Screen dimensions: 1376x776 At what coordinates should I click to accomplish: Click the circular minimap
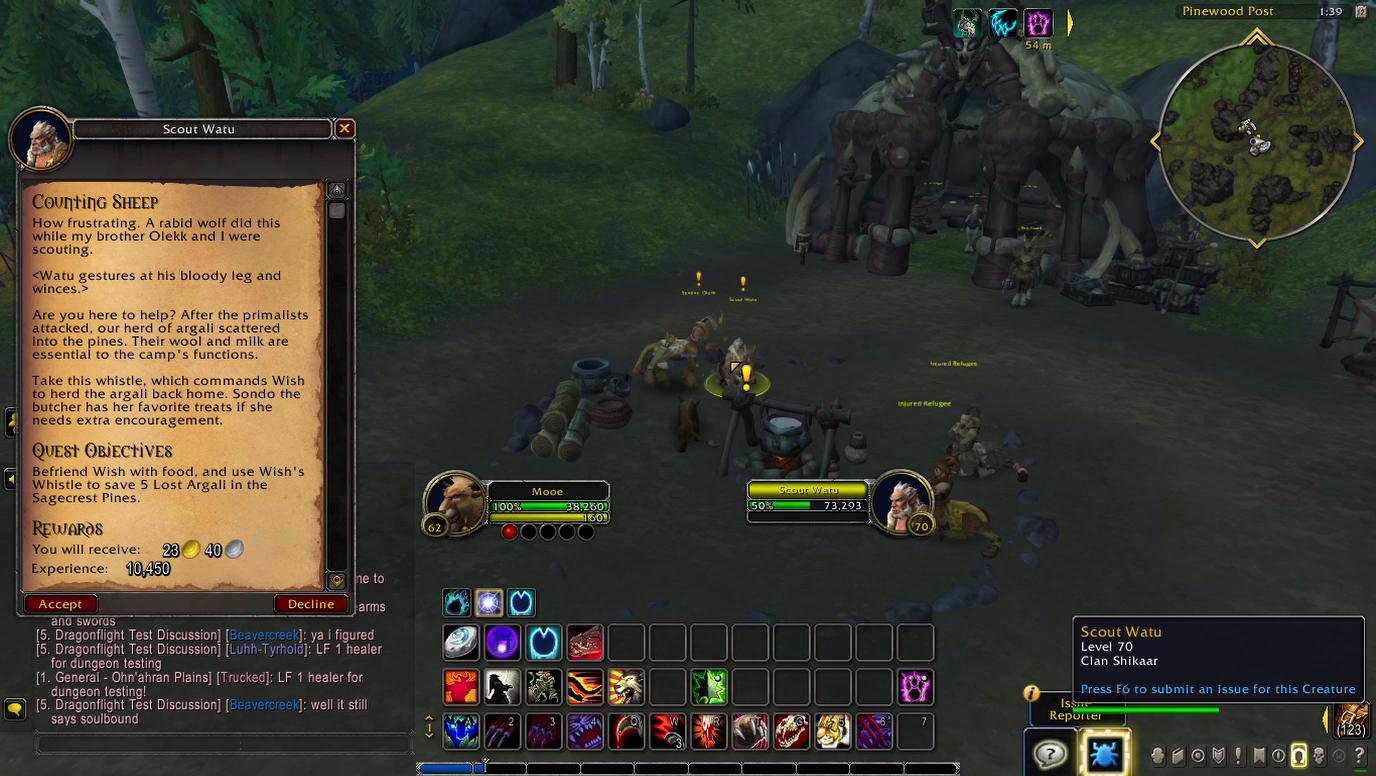(x=1256, y=142)
